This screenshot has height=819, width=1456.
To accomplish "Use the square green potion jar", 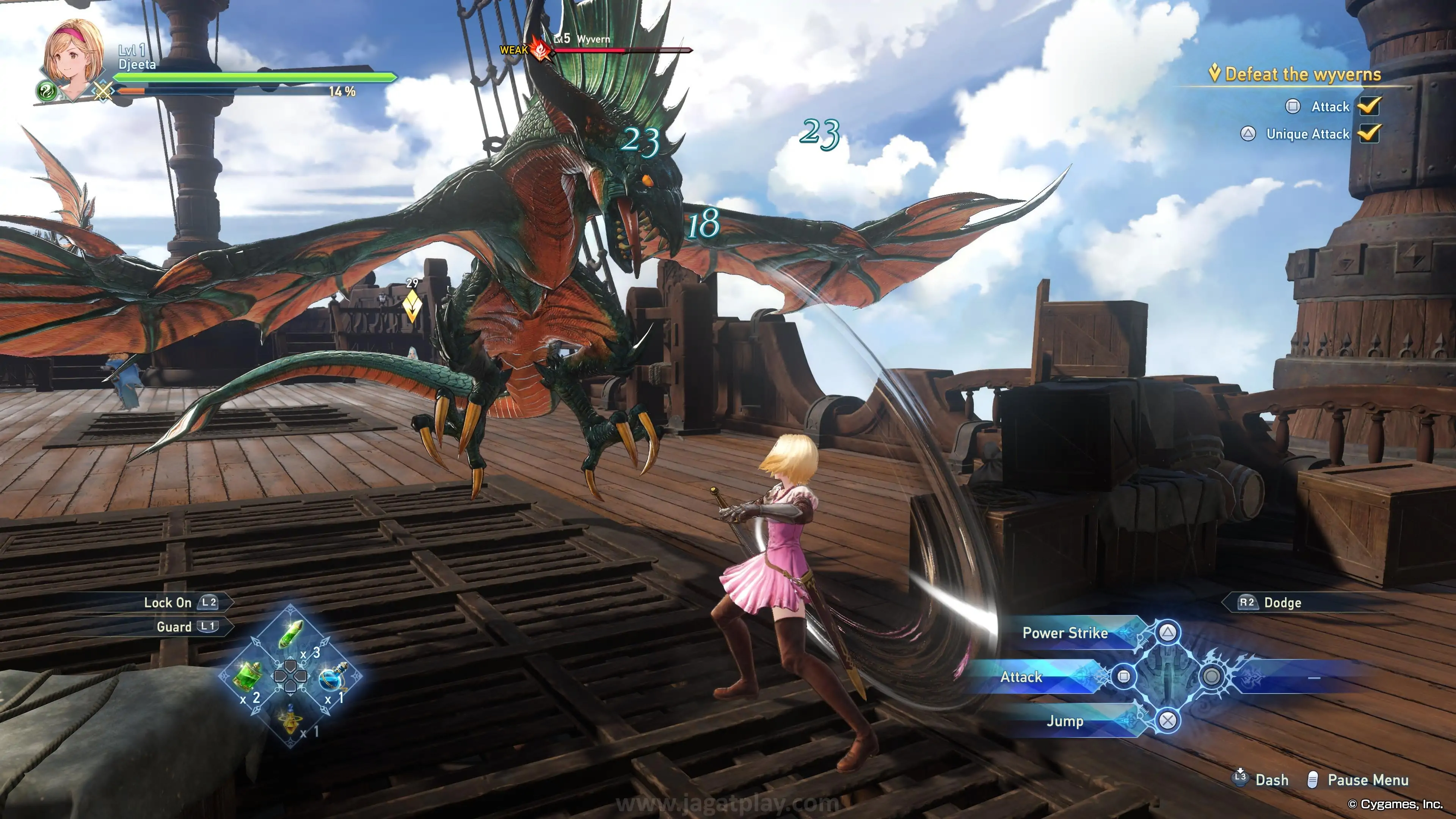I will point(248,675).
